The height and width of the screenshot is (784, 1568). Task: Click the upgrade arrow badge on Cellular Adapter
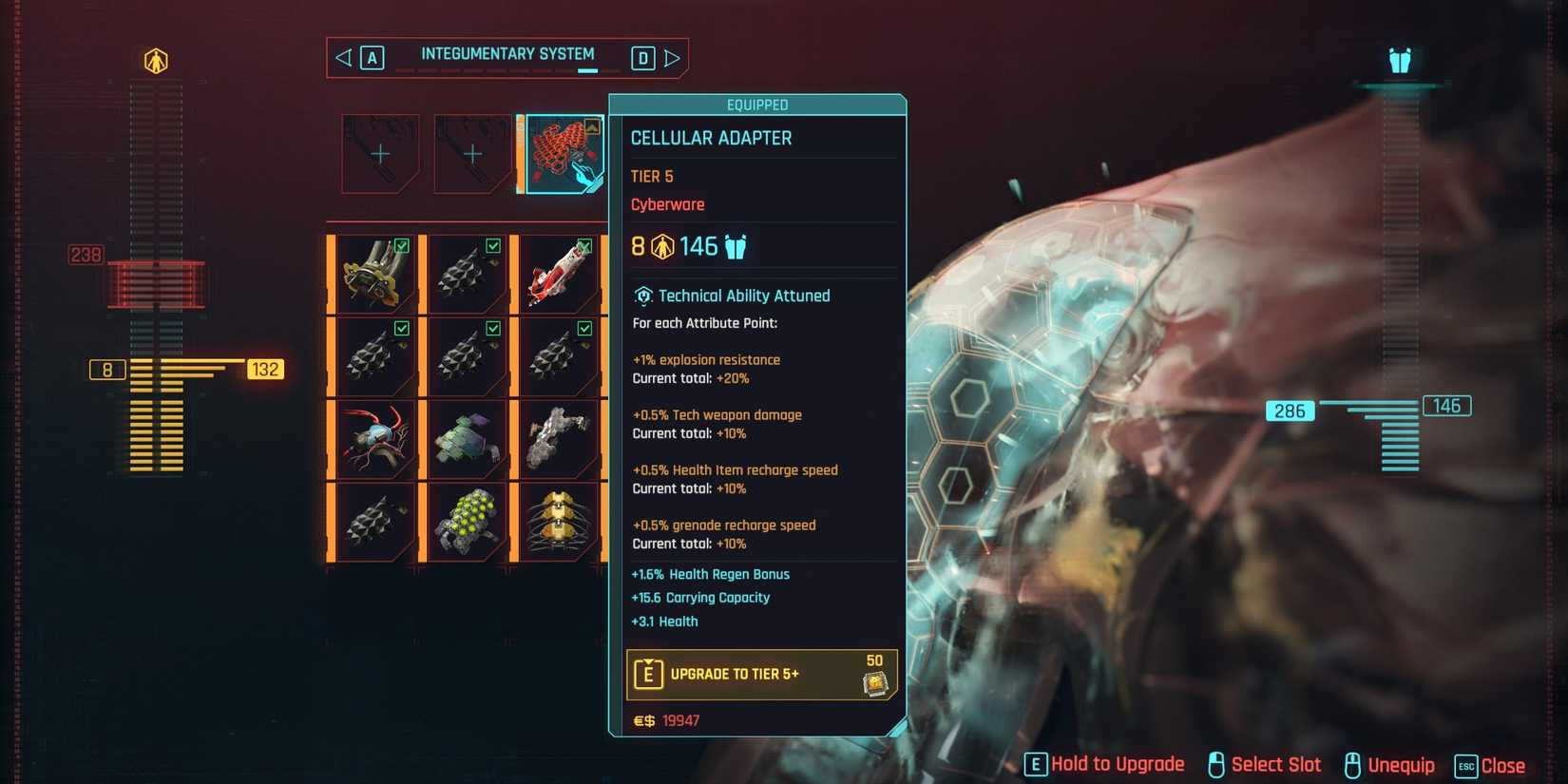pyautogui.click(x=591, y=125)
